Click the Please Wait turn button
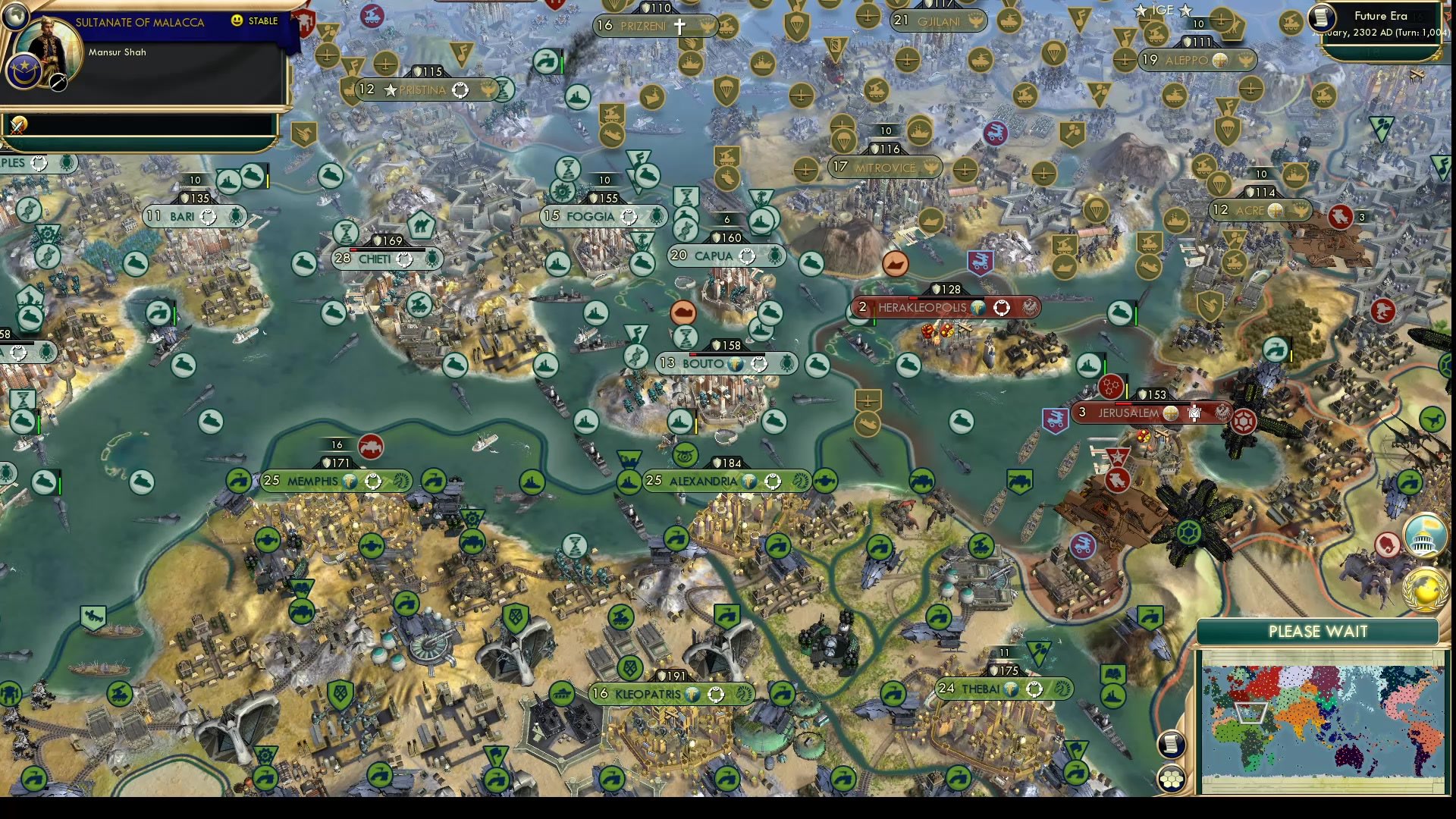 tap(1317, 632)
